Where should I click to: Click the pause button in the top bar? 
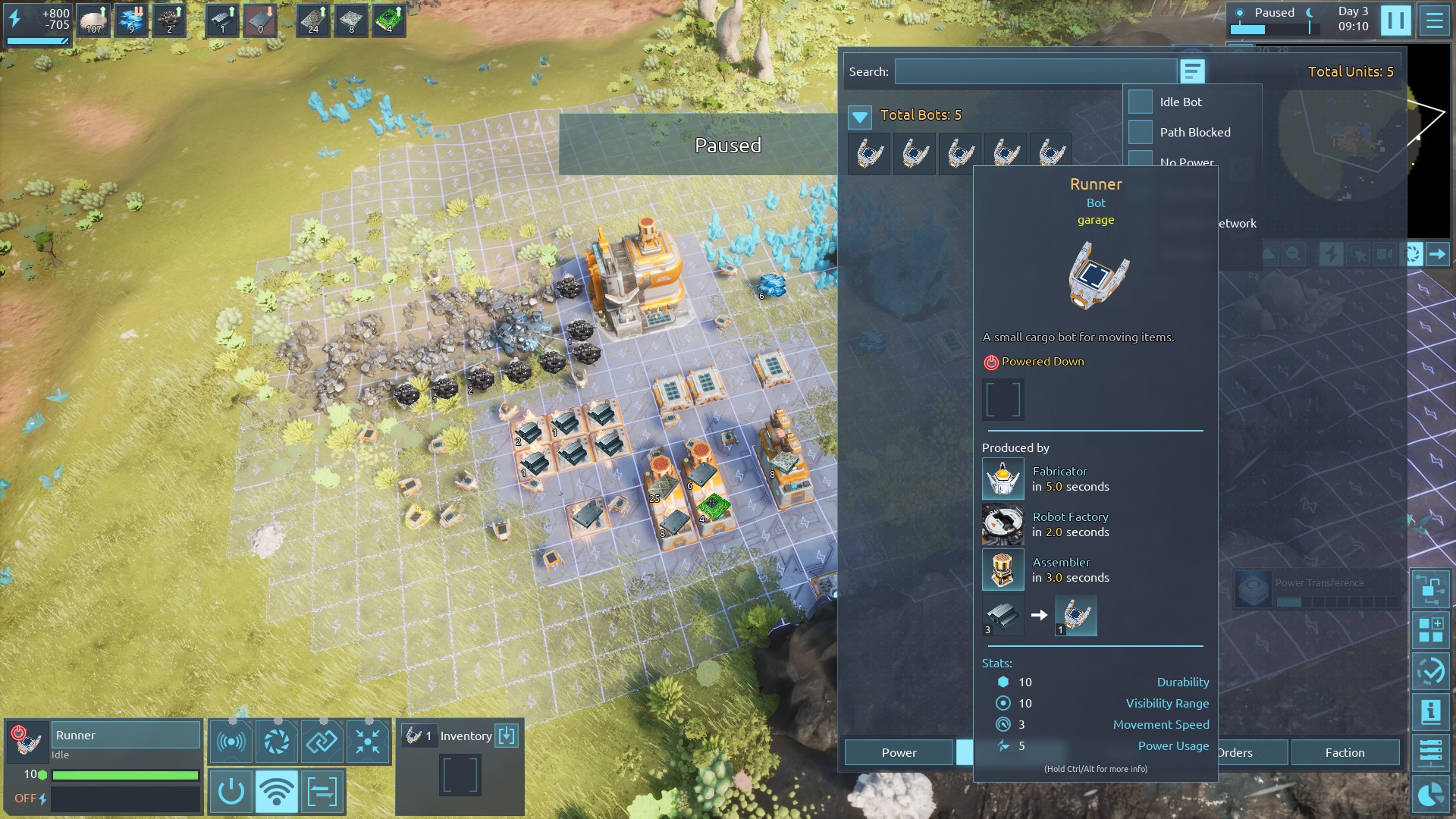[1395, 20]
